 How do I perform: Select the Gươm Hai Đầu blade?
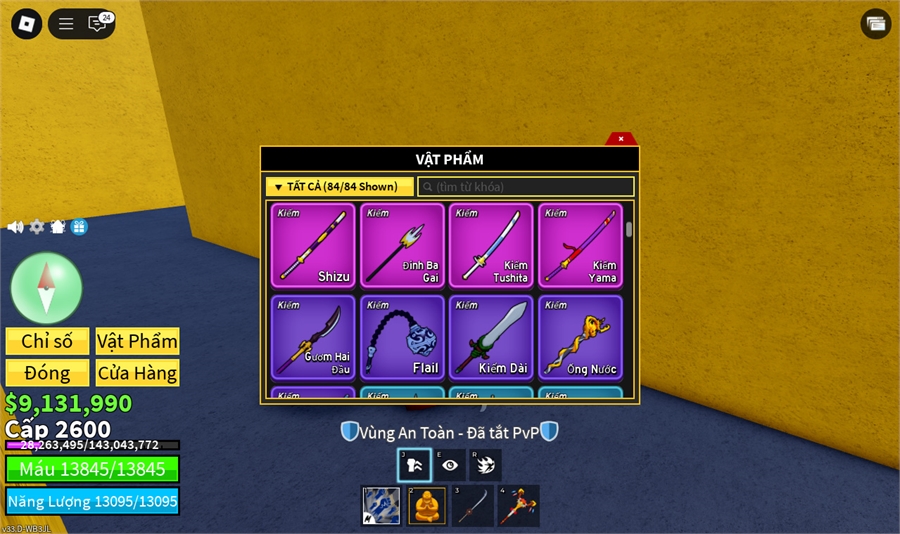pyautogui.click(x=313, y=337)
